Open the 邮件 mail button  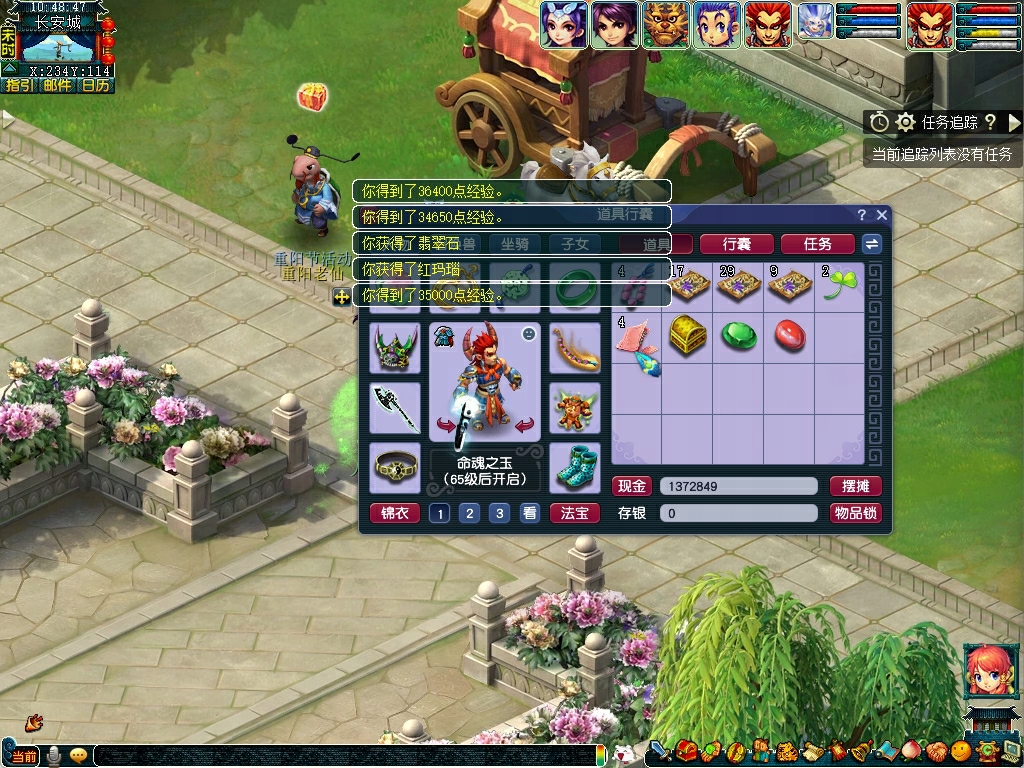pos(57,85)
